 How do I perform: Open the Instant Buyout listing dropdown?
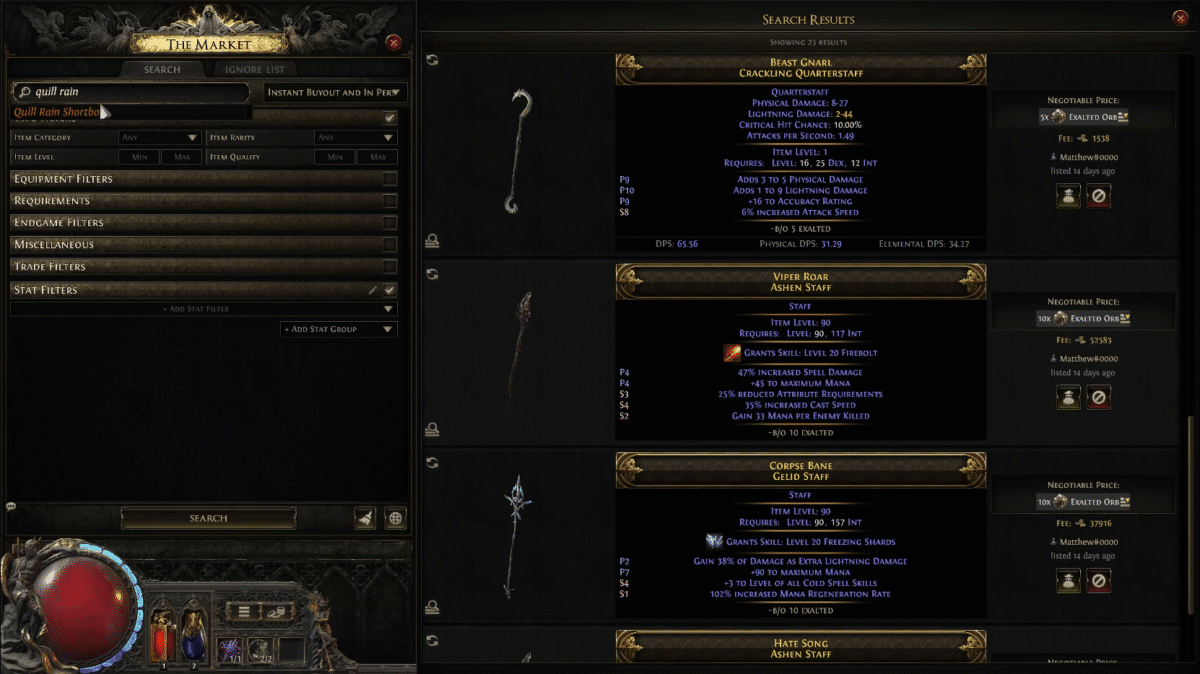[336, 92]
